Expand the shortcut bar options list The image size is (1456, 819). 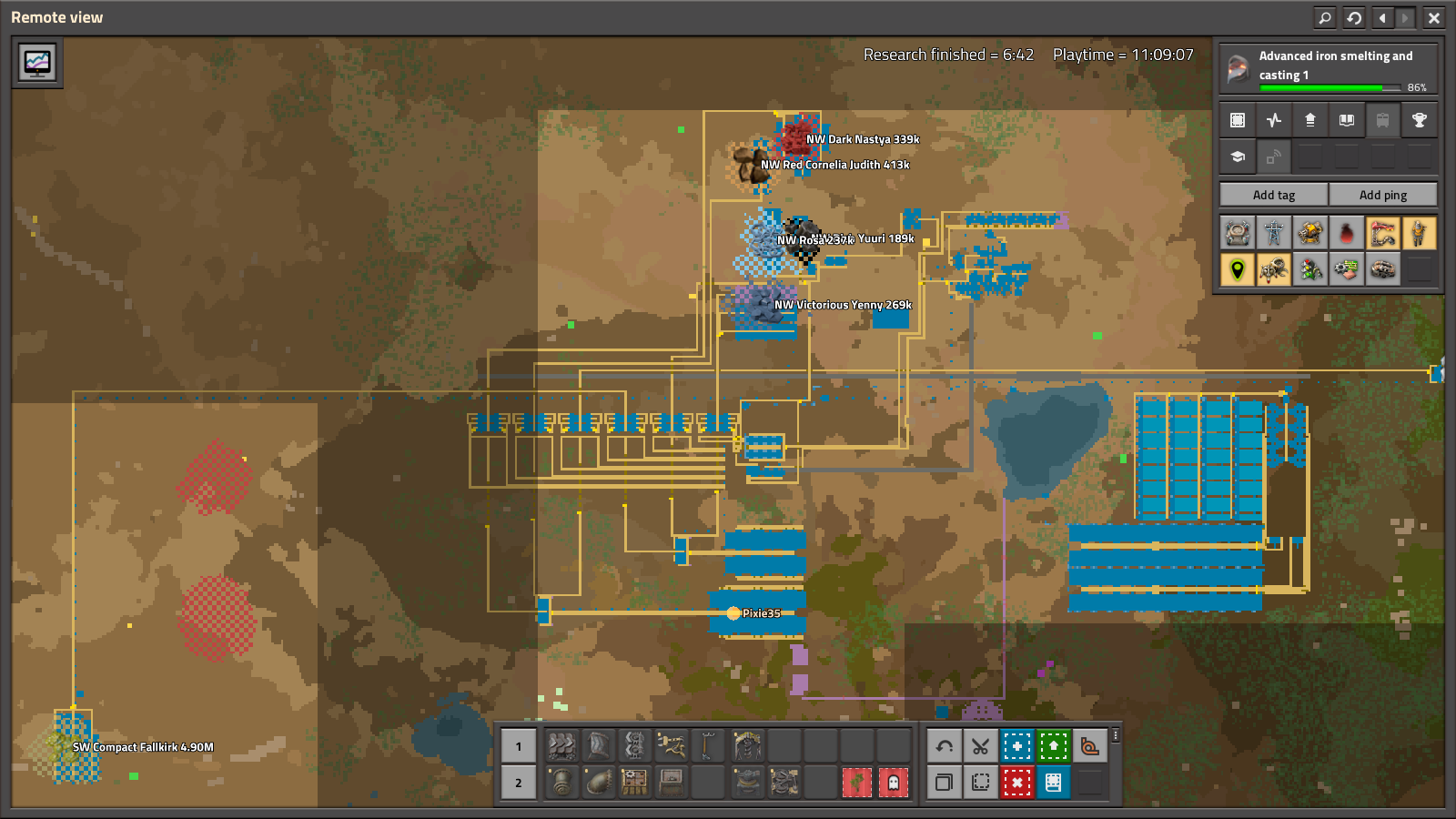tap(1115, 735)
